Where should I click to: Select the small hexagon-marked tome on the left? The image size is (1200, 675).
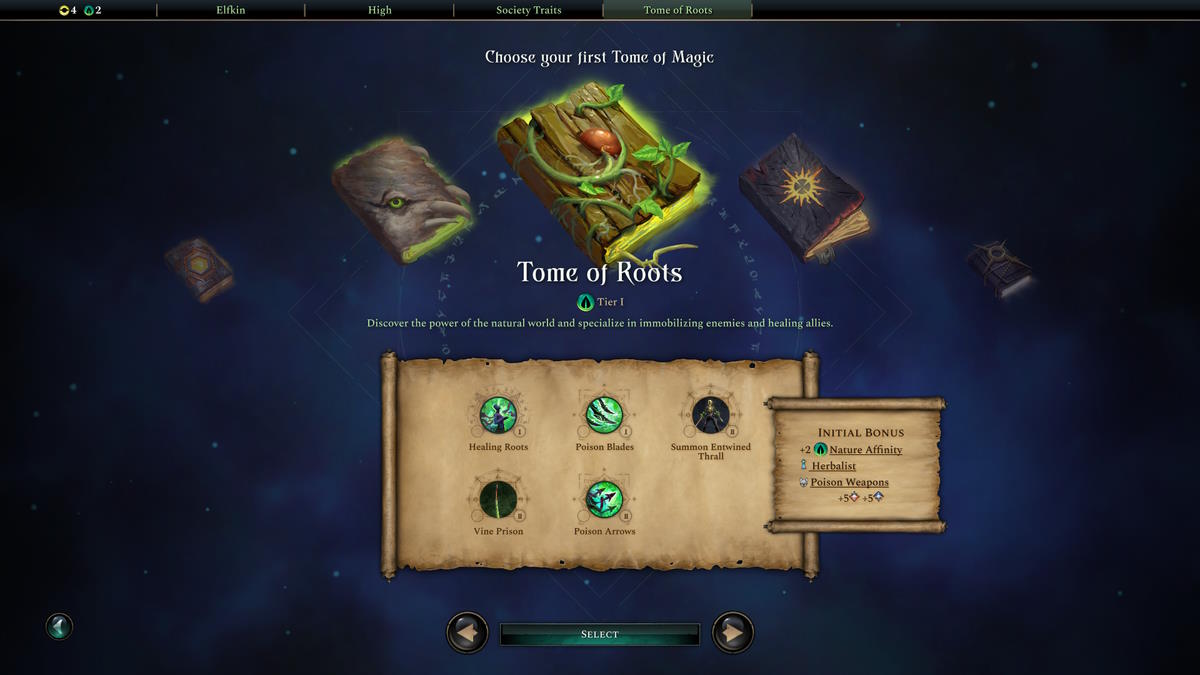[x=200, y=267]
